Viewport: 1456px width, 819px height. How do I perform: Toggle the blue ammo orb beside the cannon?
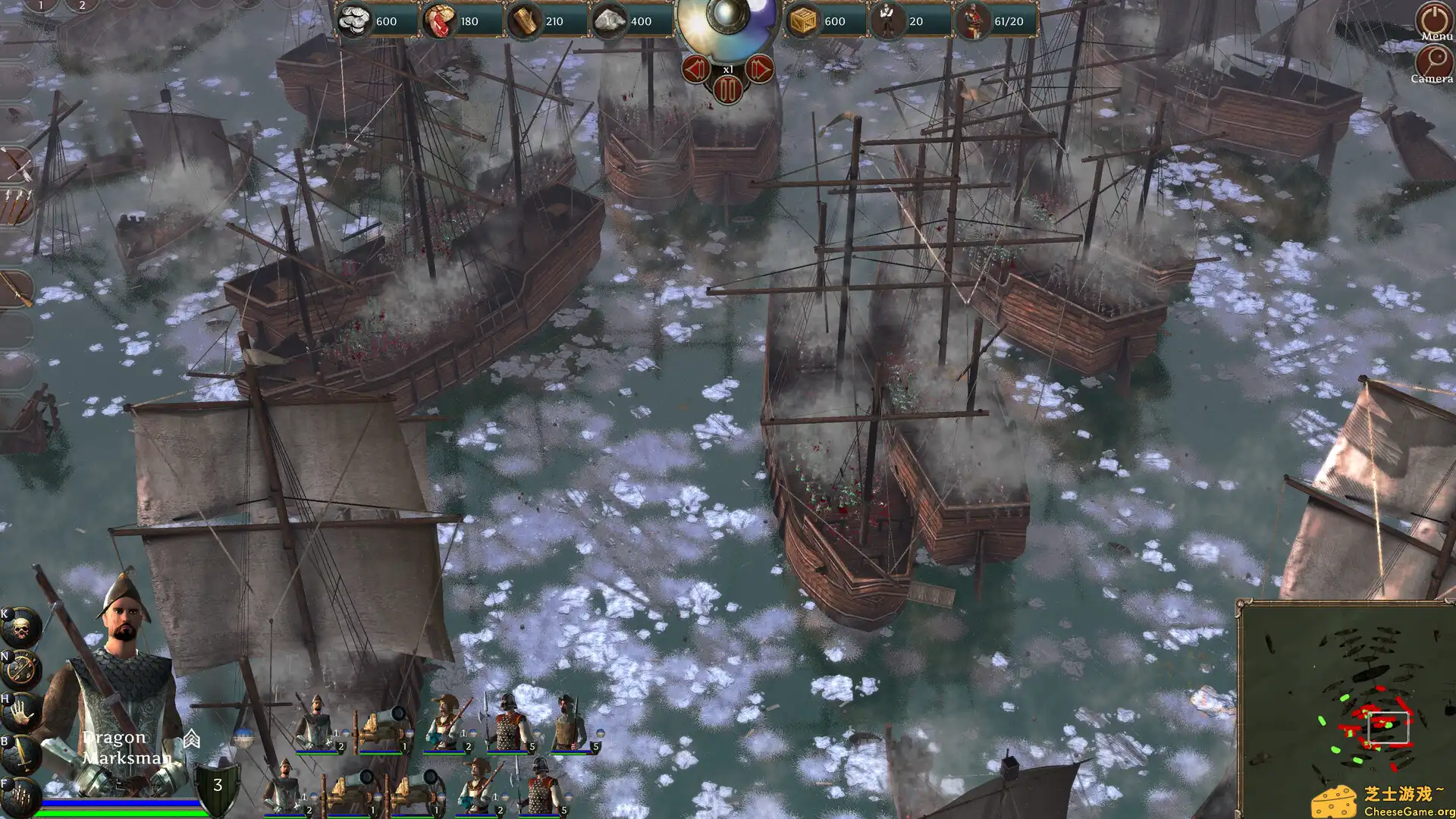(x=411, y=734)
